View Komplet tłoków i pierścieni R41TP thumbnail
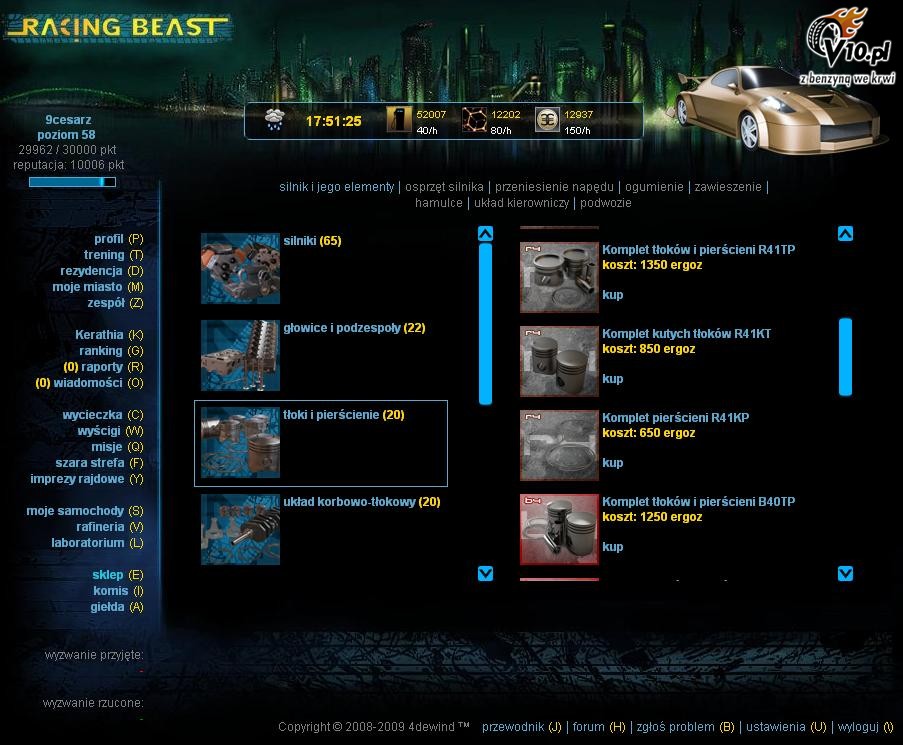 click(x=559, y=277)
